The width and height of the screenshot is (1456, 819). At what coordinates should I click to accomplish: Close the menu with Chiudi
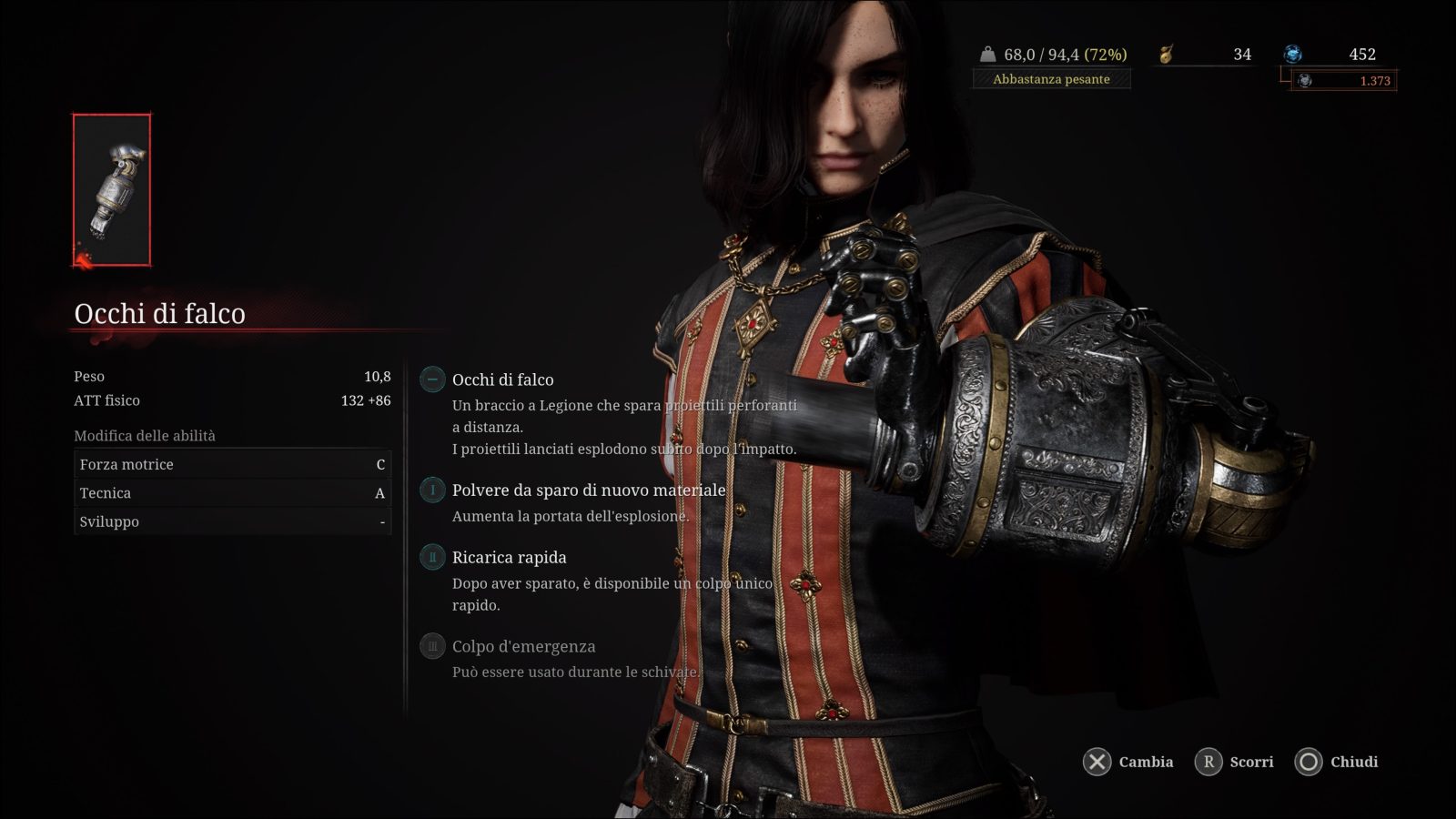[1337, 762]
